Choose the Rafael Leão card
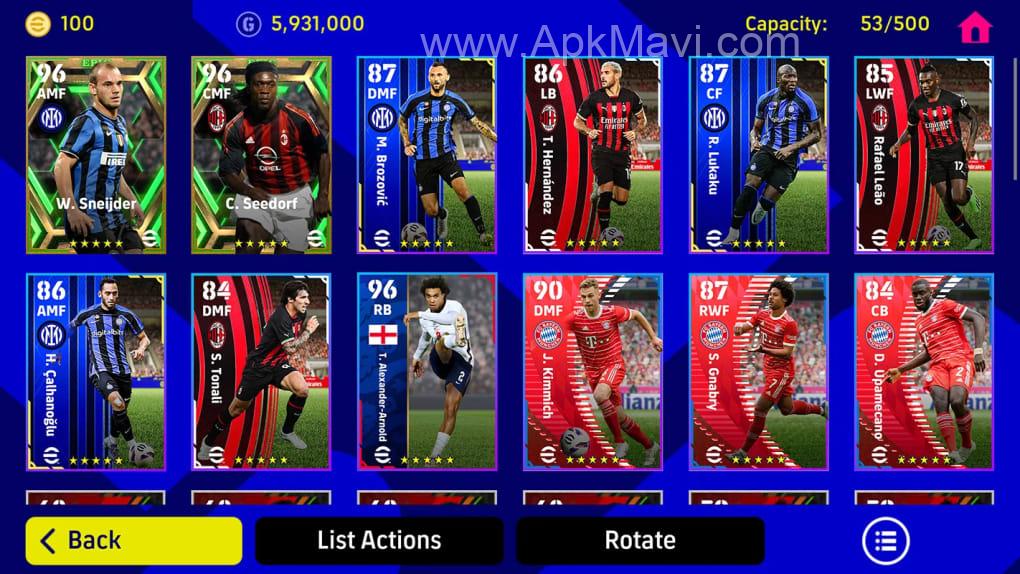Screen dimensions: 1020x574 pyautogui.click(x=924, y=154)
